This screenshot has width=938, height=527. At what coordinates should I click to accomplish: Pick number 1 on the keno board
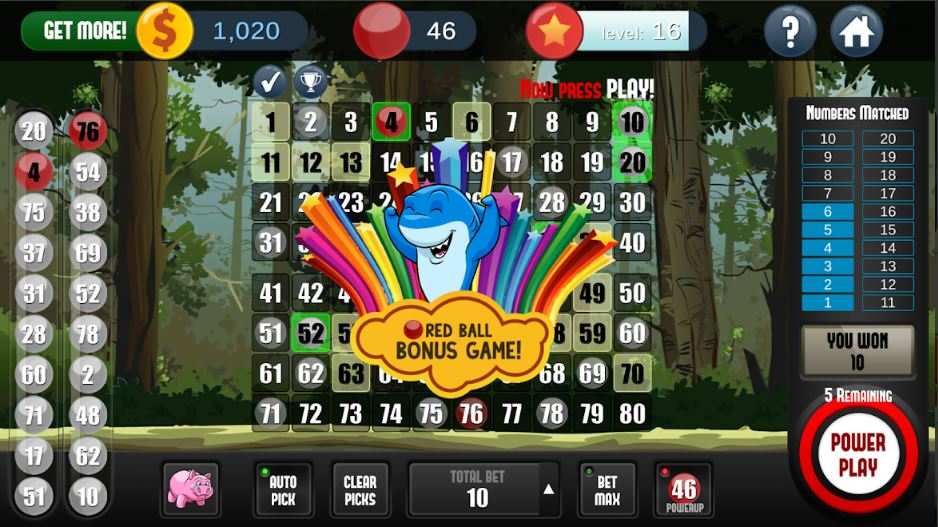pos(270,123)
